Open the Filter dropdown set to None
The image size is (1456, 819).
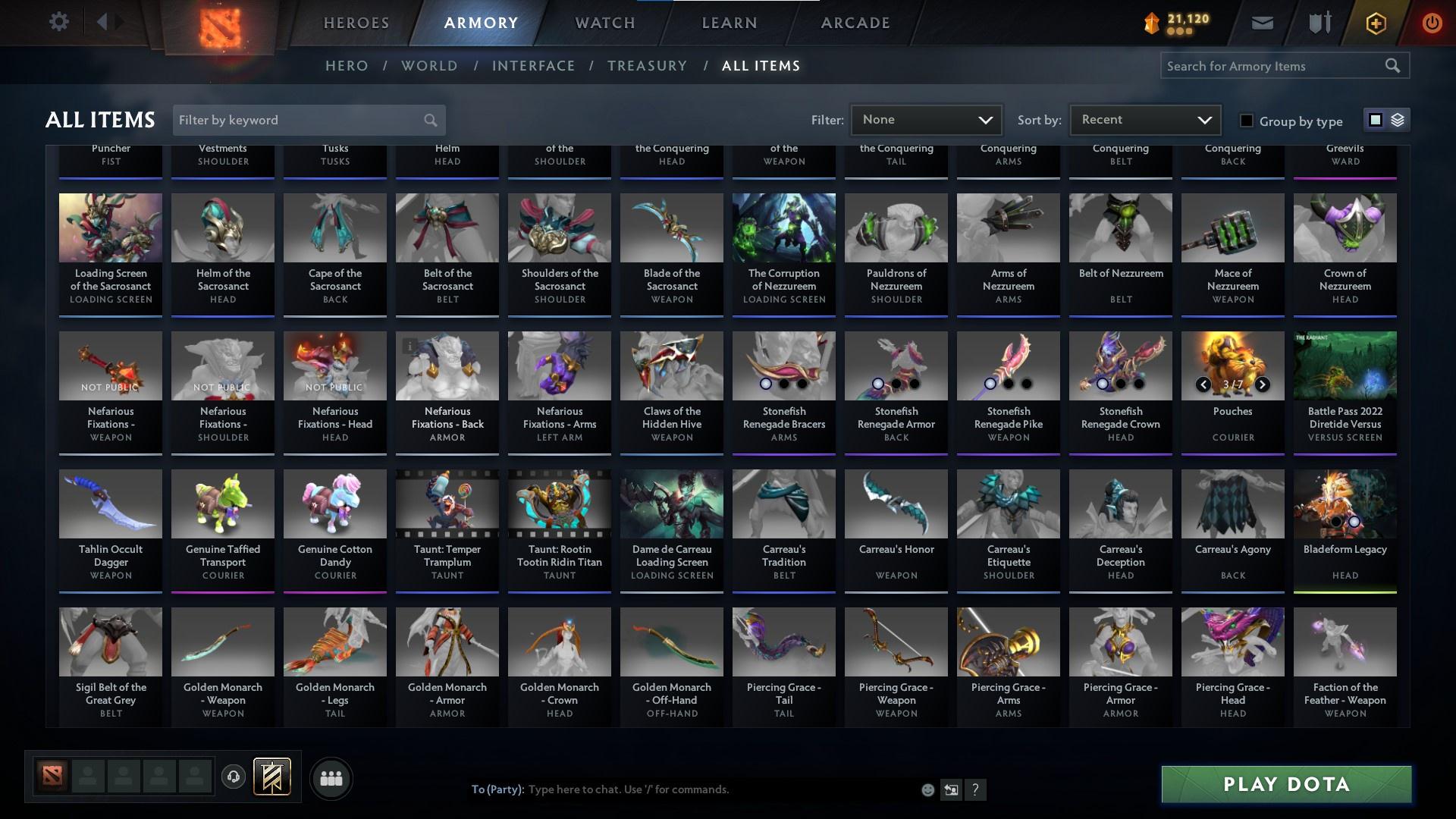click(926, 119)
